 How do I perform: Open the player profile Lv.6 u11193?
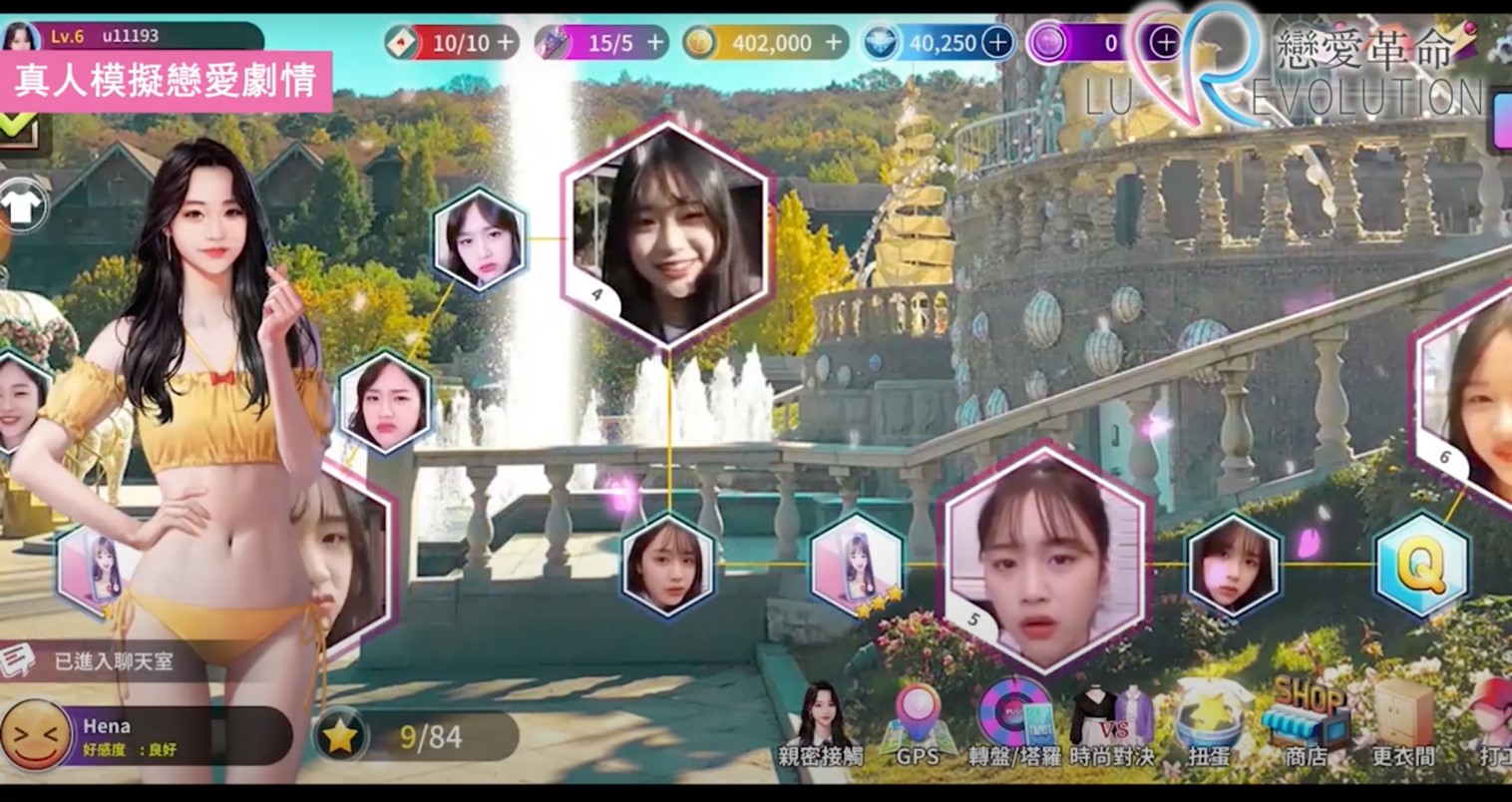[x=130, y=36]
